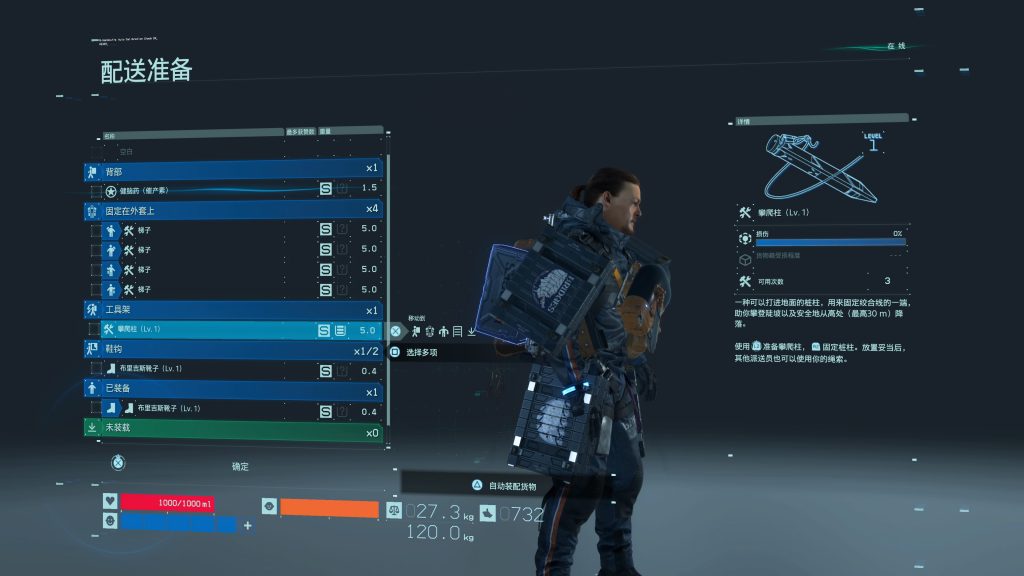Tick the checkbox beside 健脑药

click(96, 190)
